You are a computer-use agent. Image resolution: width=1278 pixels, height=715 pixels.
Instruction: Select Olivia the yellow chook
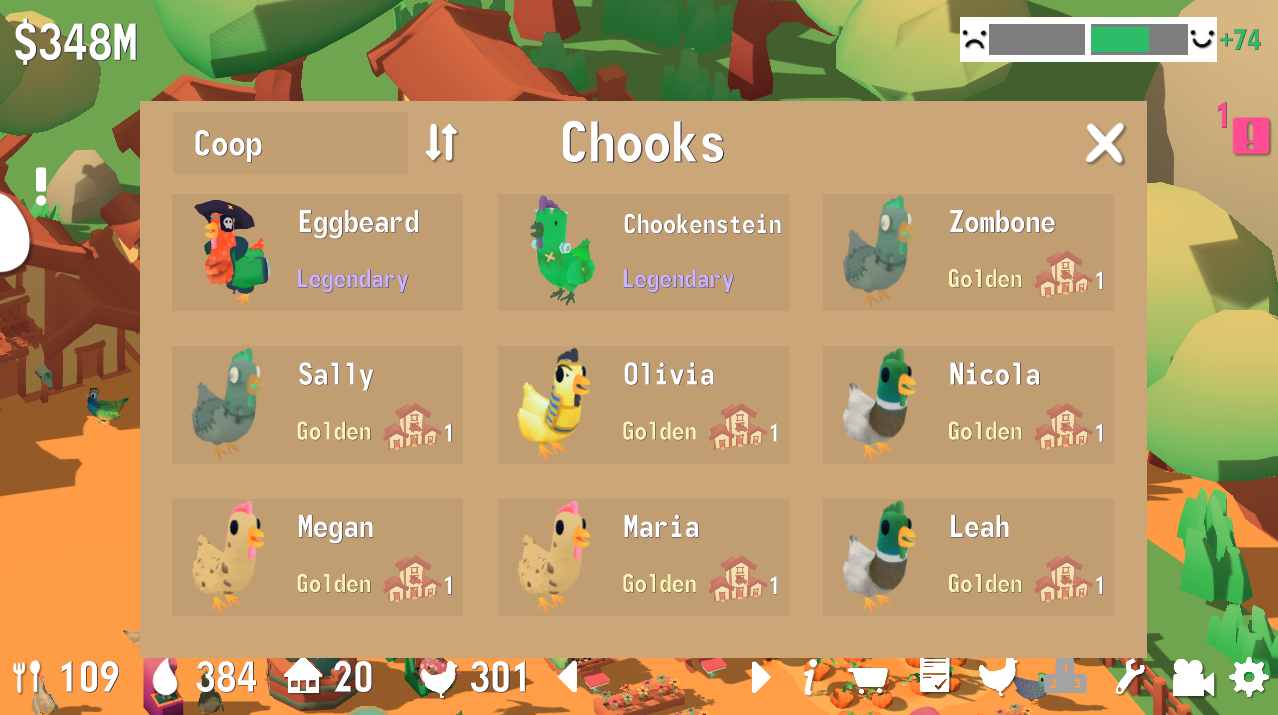coord(643,405)
